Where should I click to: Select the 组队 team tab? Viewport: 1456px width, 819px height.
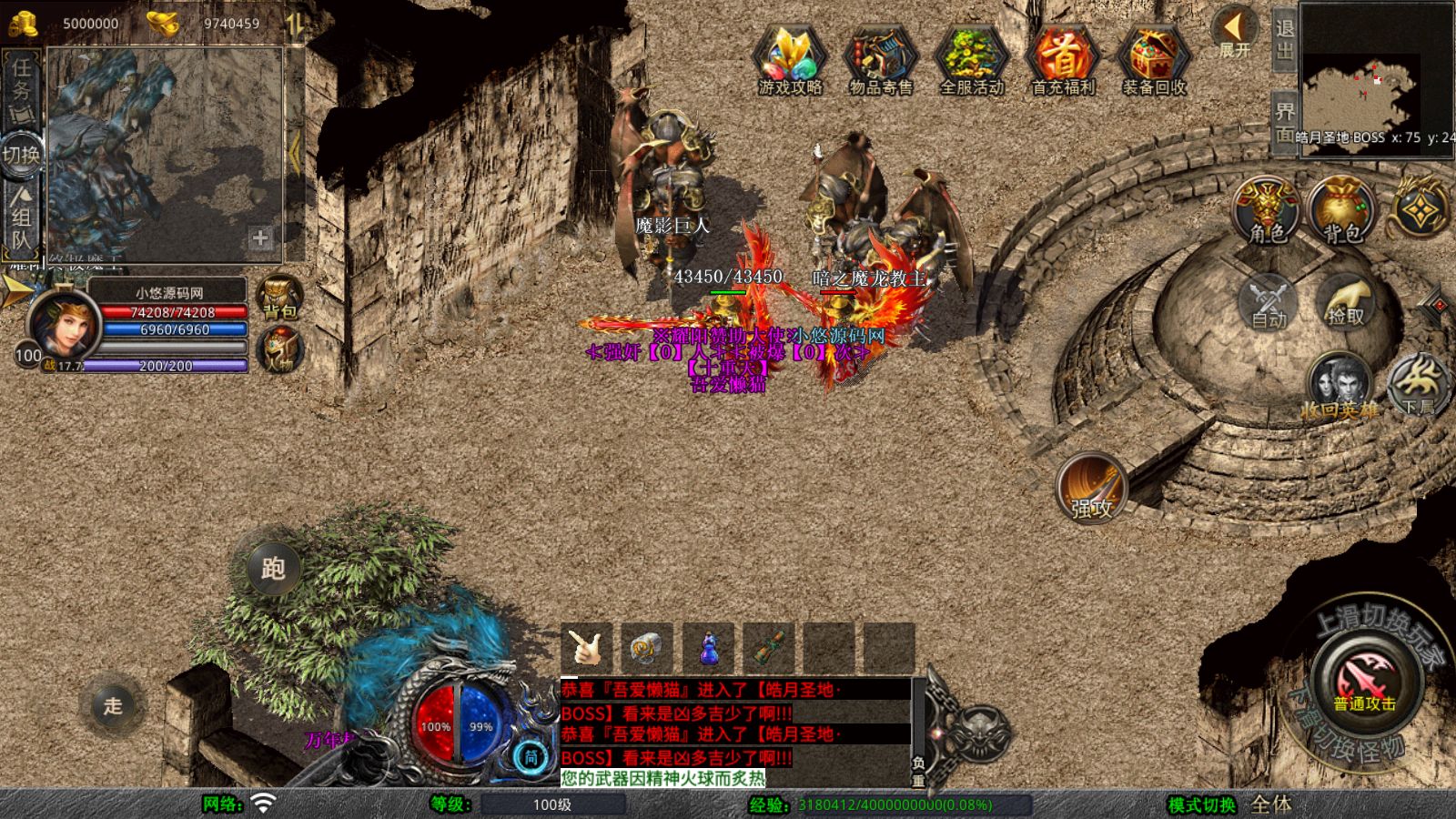22,218
